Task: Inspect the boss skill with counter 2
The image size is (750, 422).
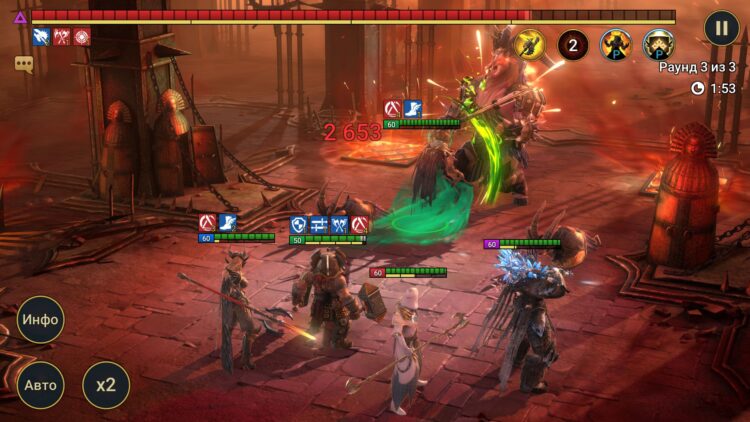Action: (x=572, y=44)
